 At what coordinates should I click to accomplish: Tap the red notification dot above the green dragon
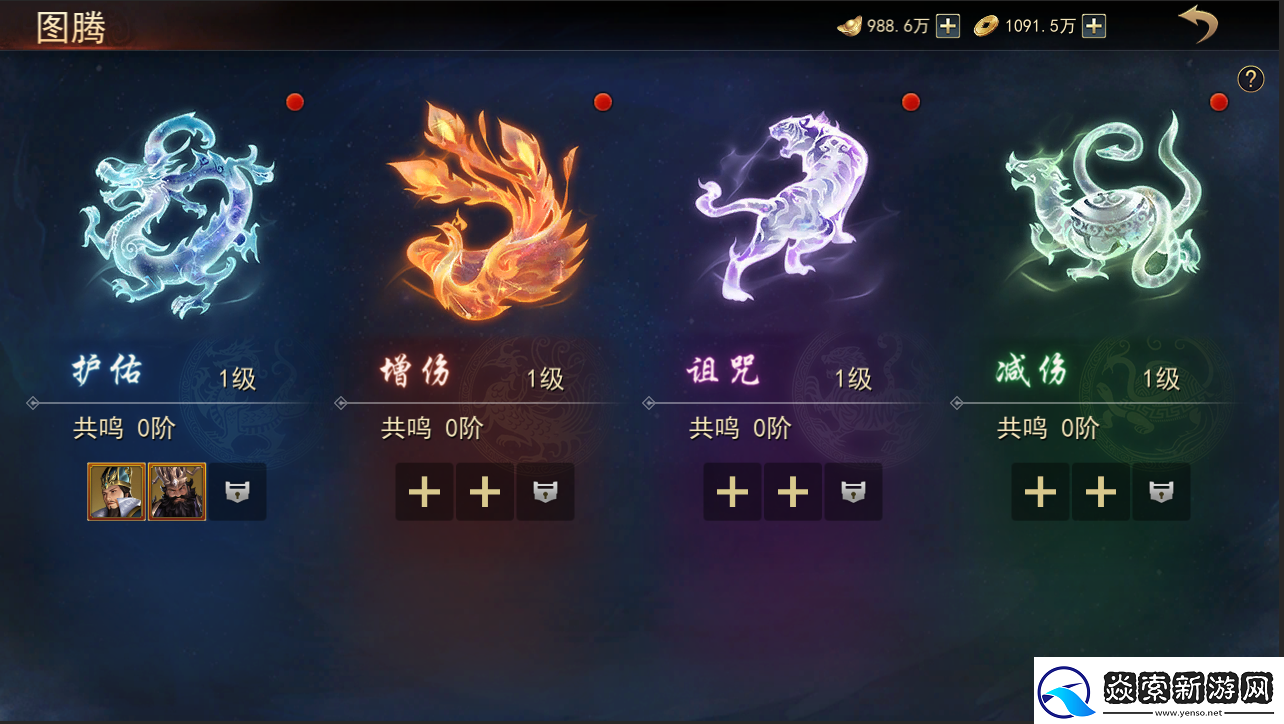1218,101
